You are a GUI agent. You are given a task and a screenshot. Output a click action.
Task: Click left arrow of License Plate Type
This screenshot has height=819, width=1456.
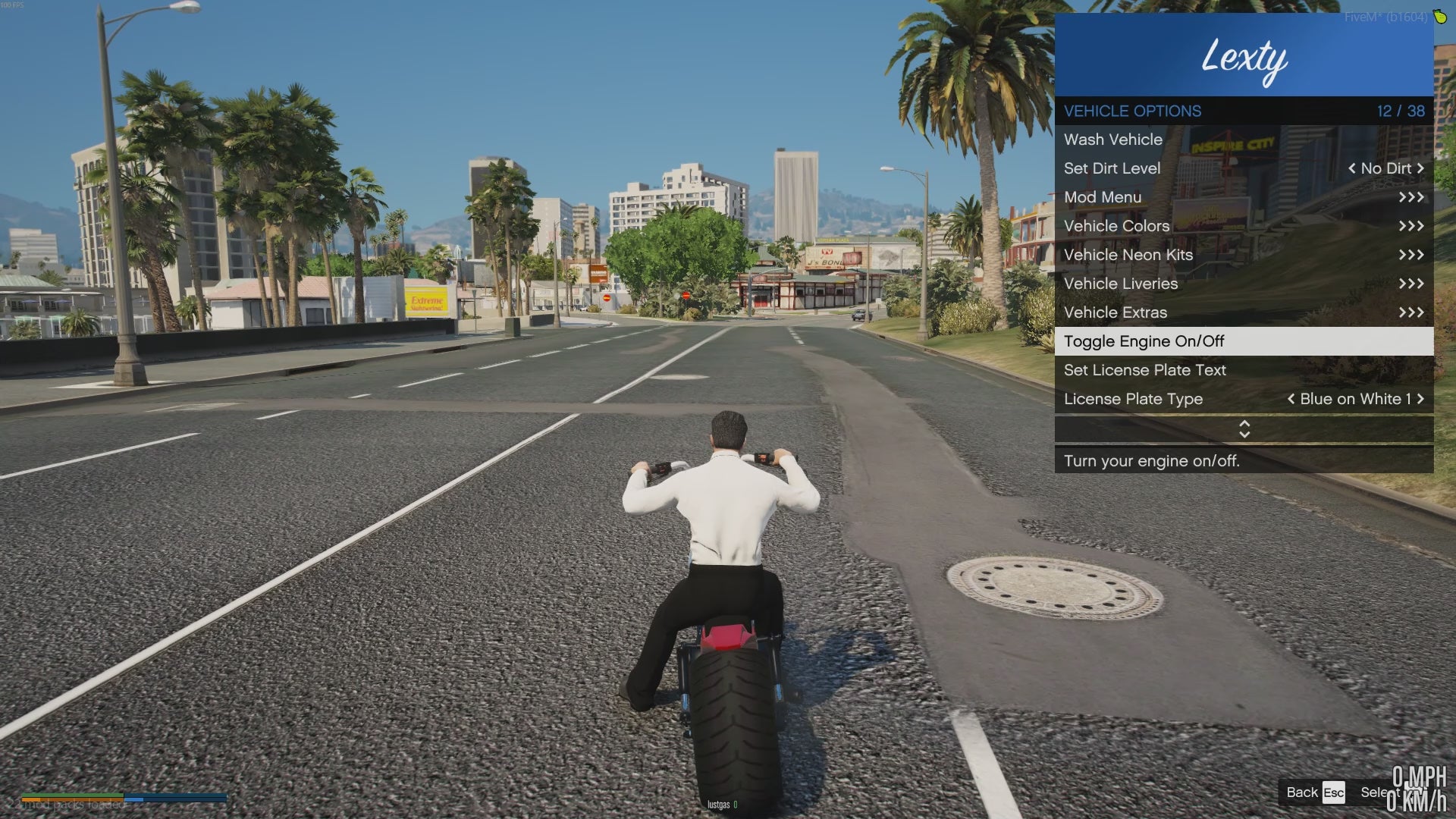(1291, 399)
